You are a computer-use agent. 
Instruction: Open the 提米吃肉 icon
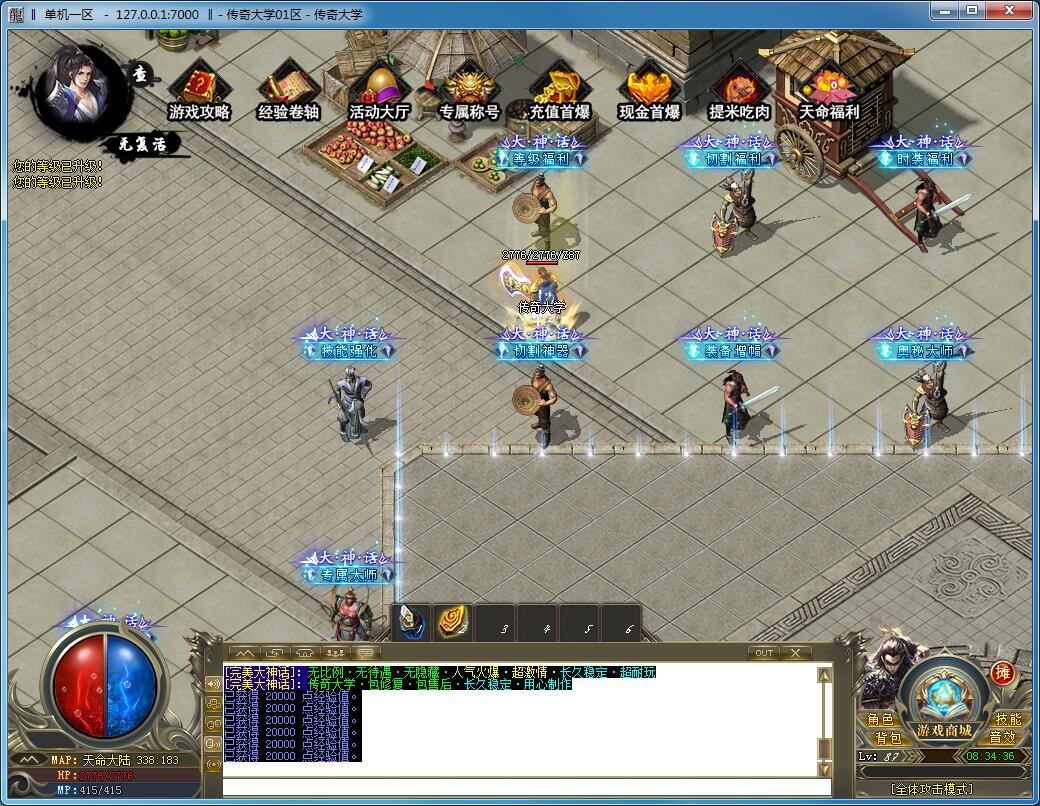[739, 92]
